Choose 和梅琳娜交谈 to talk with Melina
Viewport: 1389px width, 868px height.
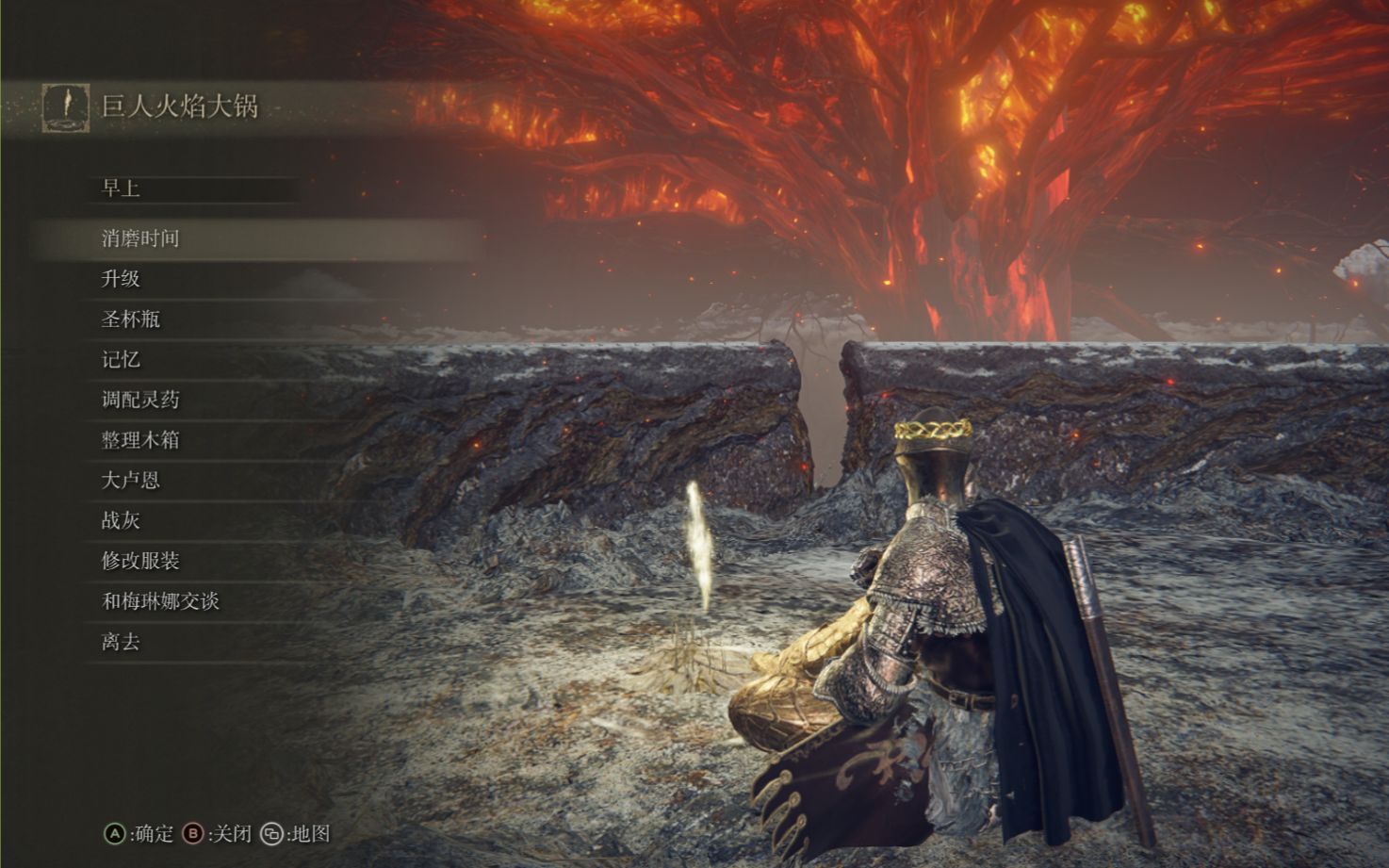tap(160, 601)
